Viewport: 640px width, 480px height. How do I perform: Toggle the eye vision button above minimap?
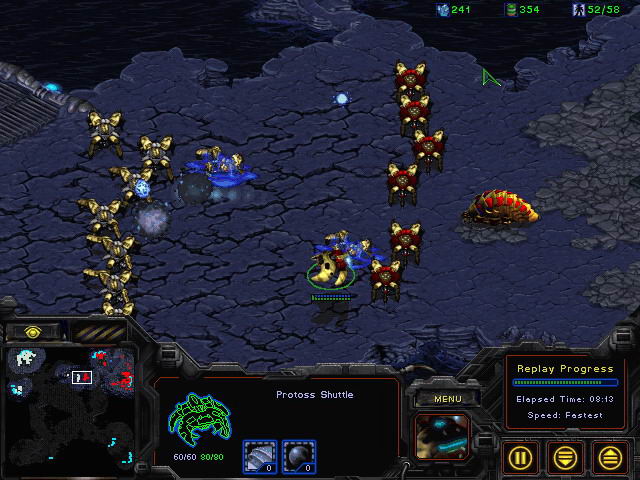click(33, 331)
